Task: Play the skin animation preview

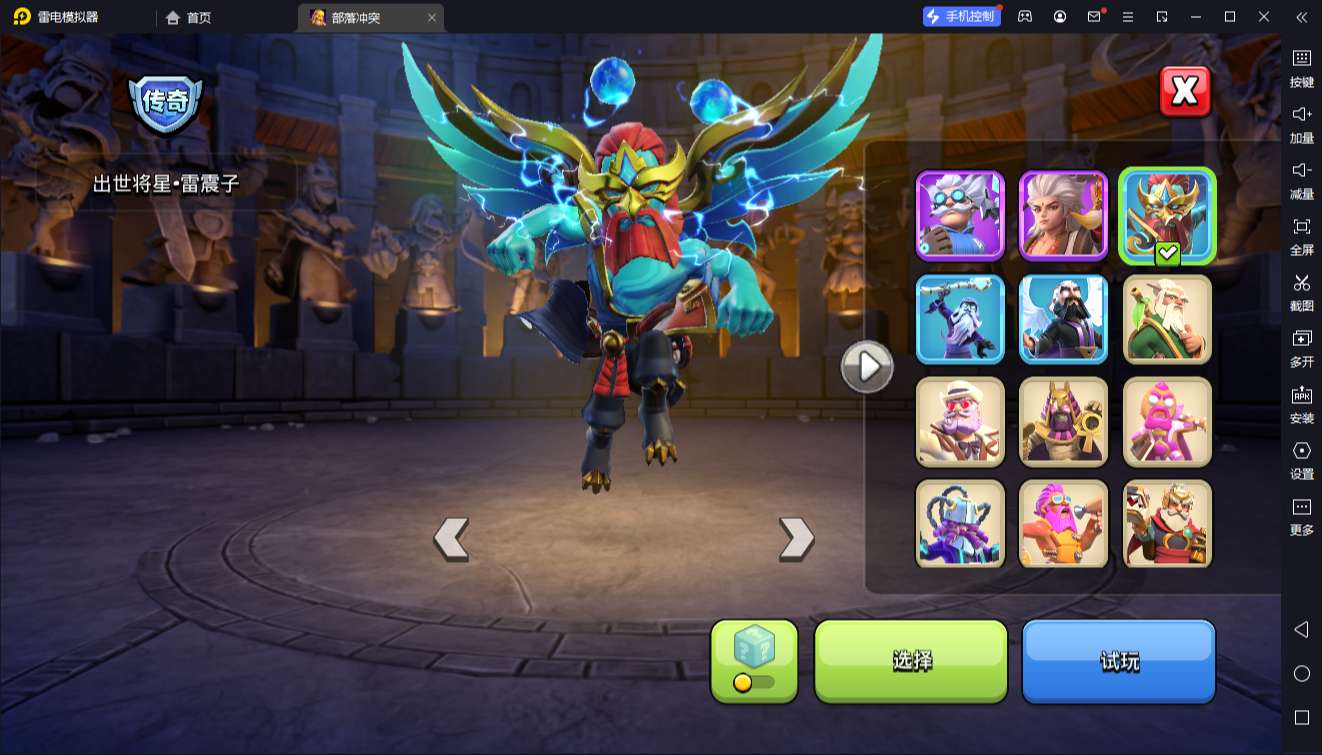Action: pyautogui.click(x=866, y=367)
